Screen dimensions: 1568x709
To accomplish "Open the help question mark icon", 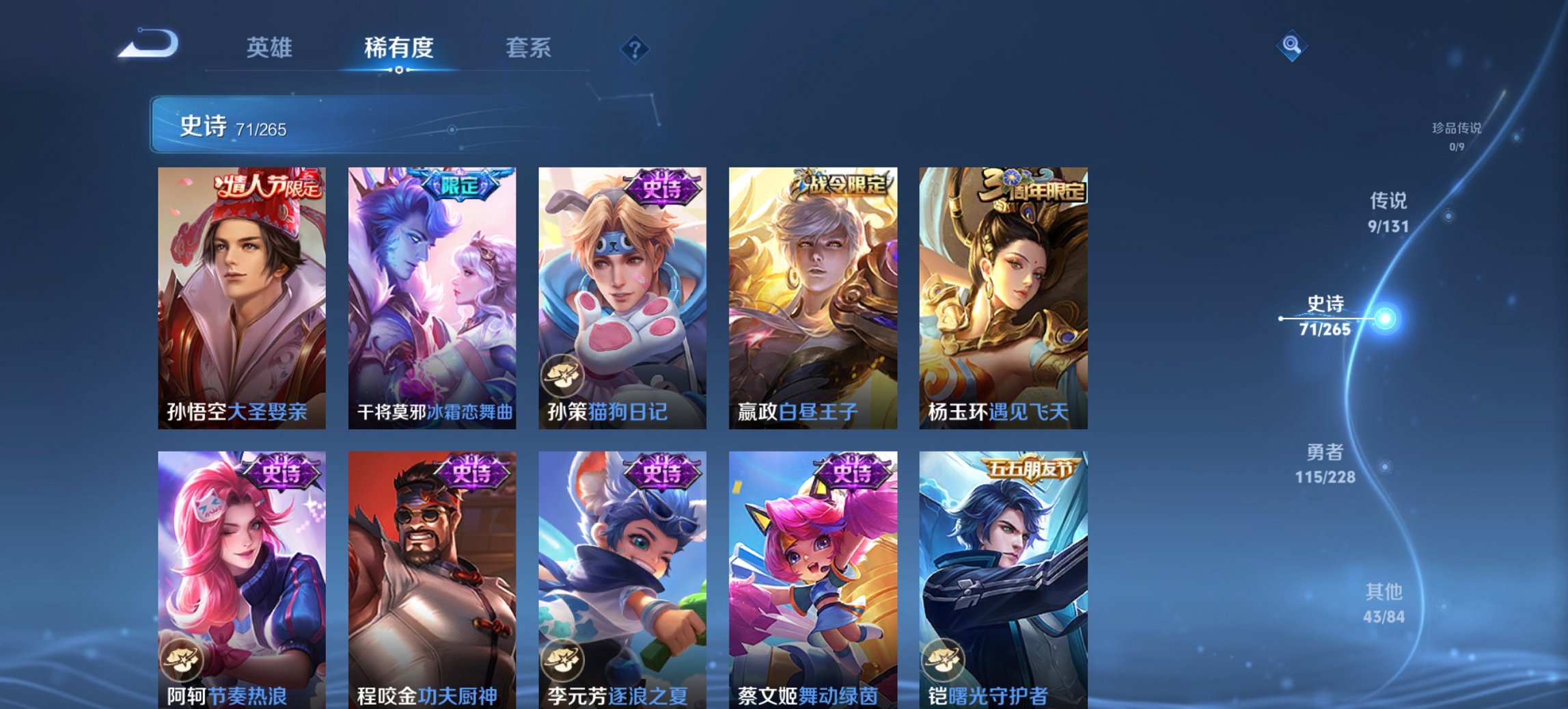I will [x=635, y=49].
